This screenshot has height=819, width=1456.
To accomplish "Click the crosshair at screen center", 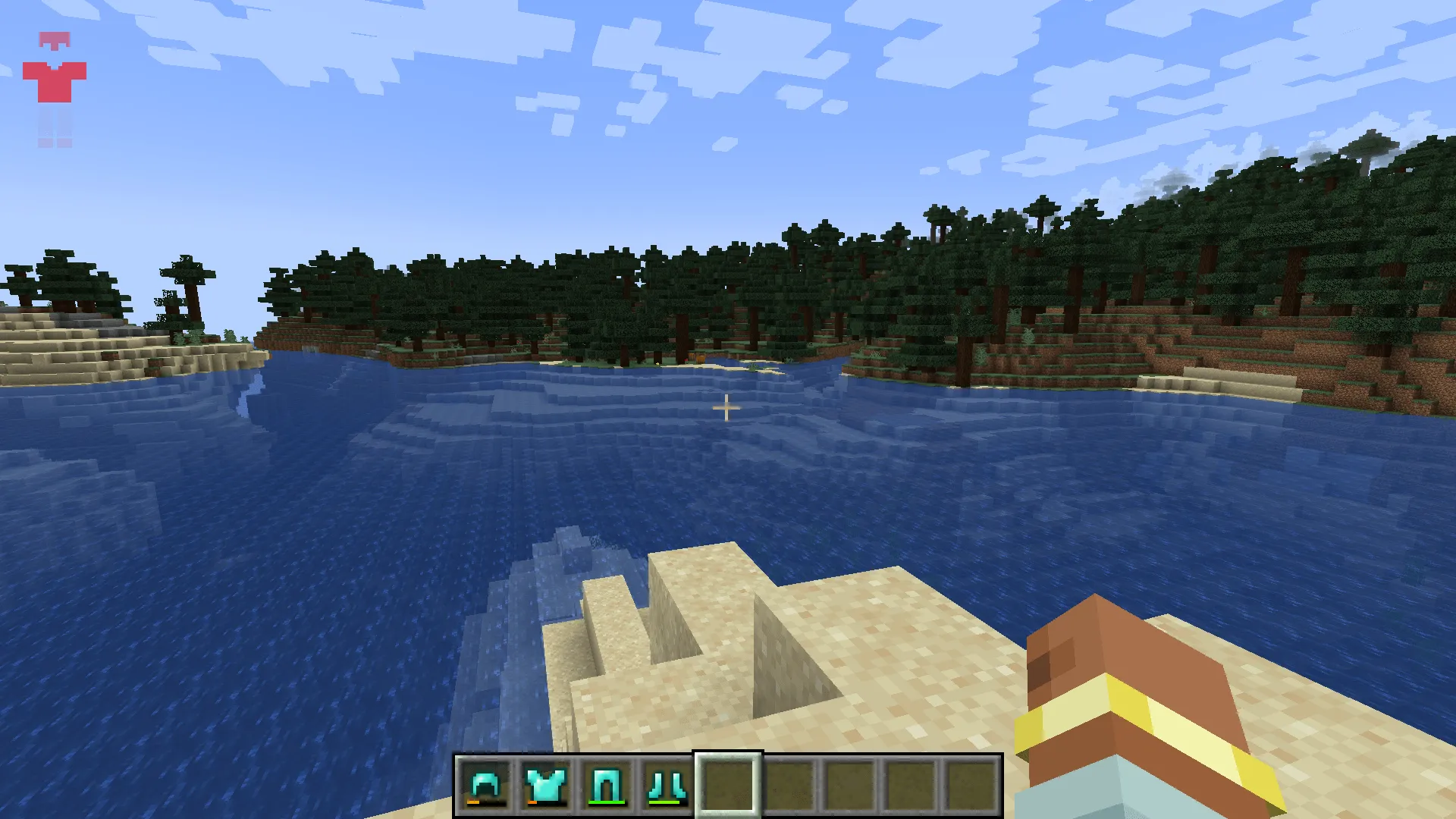I will [726, 408].
